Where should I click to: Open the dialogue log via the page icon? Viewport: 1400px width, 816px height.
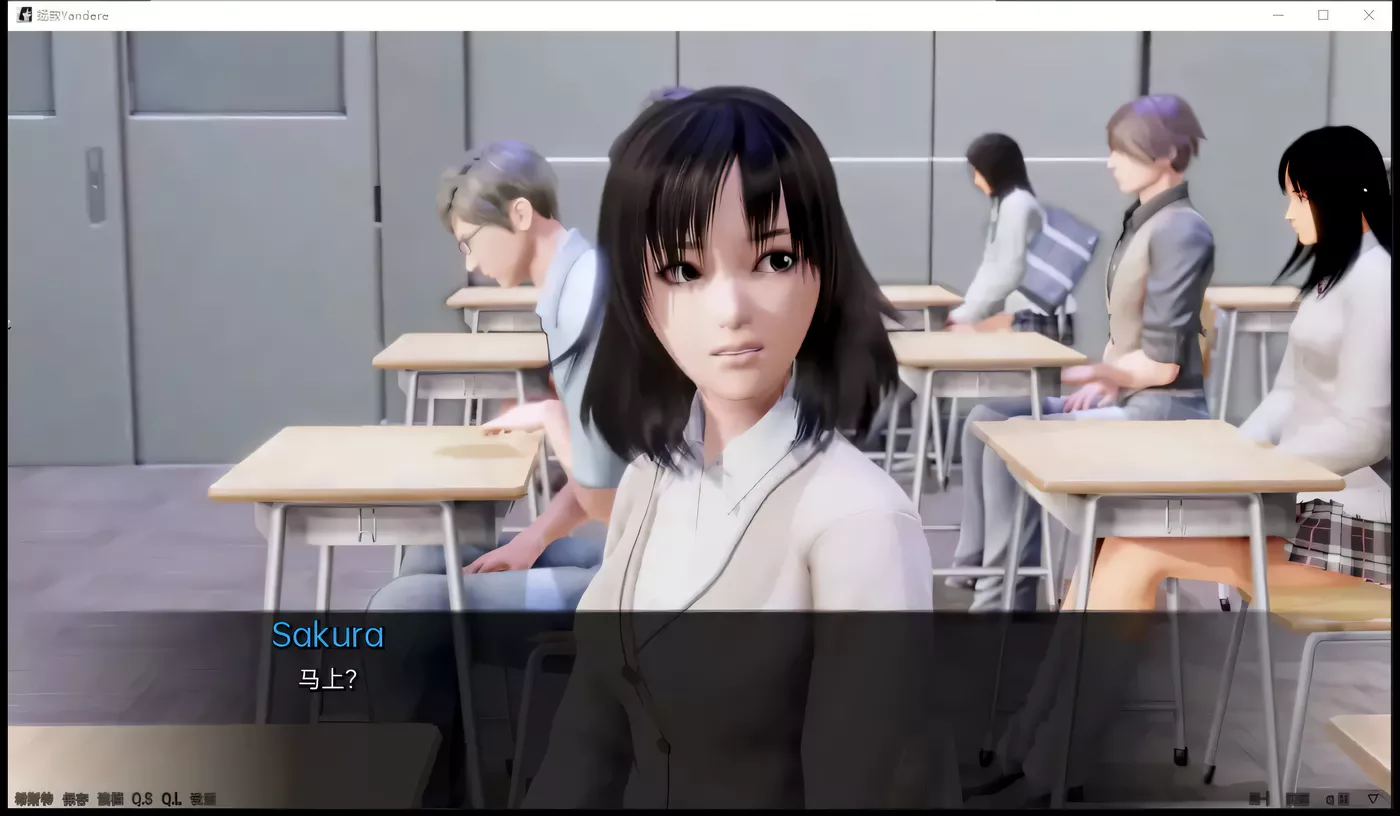tap(1297, 798)
